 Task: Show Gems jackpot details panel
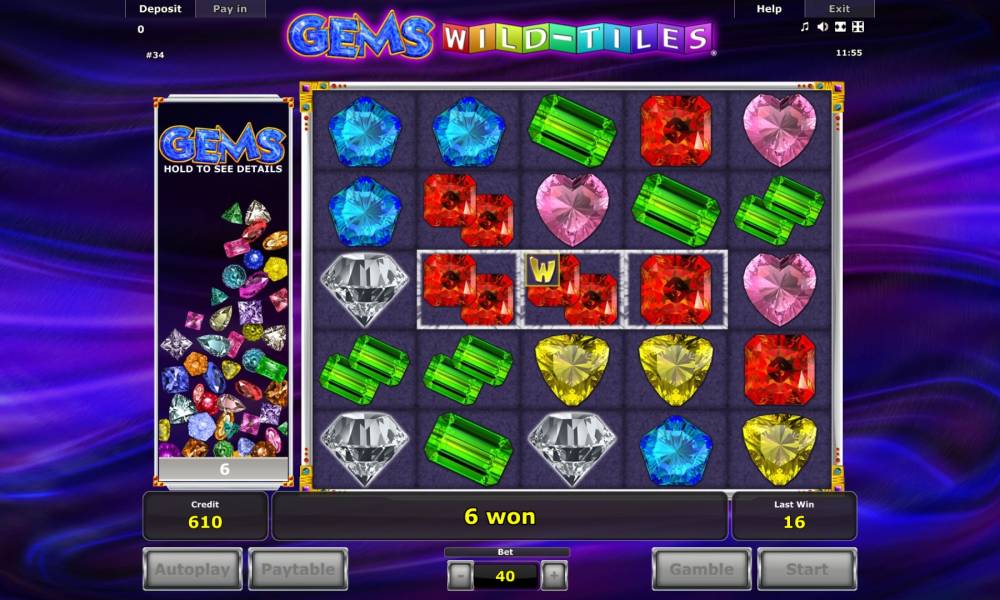tap(223, 150)
